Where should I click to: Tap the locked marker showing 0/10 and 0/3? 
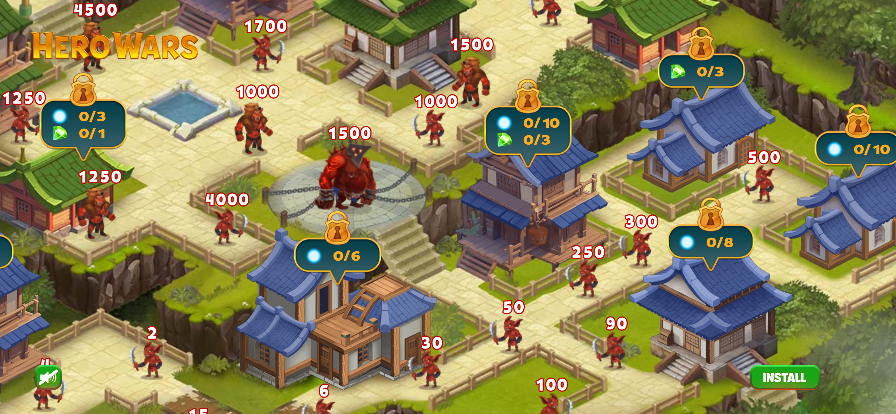[x=528, y=130]
